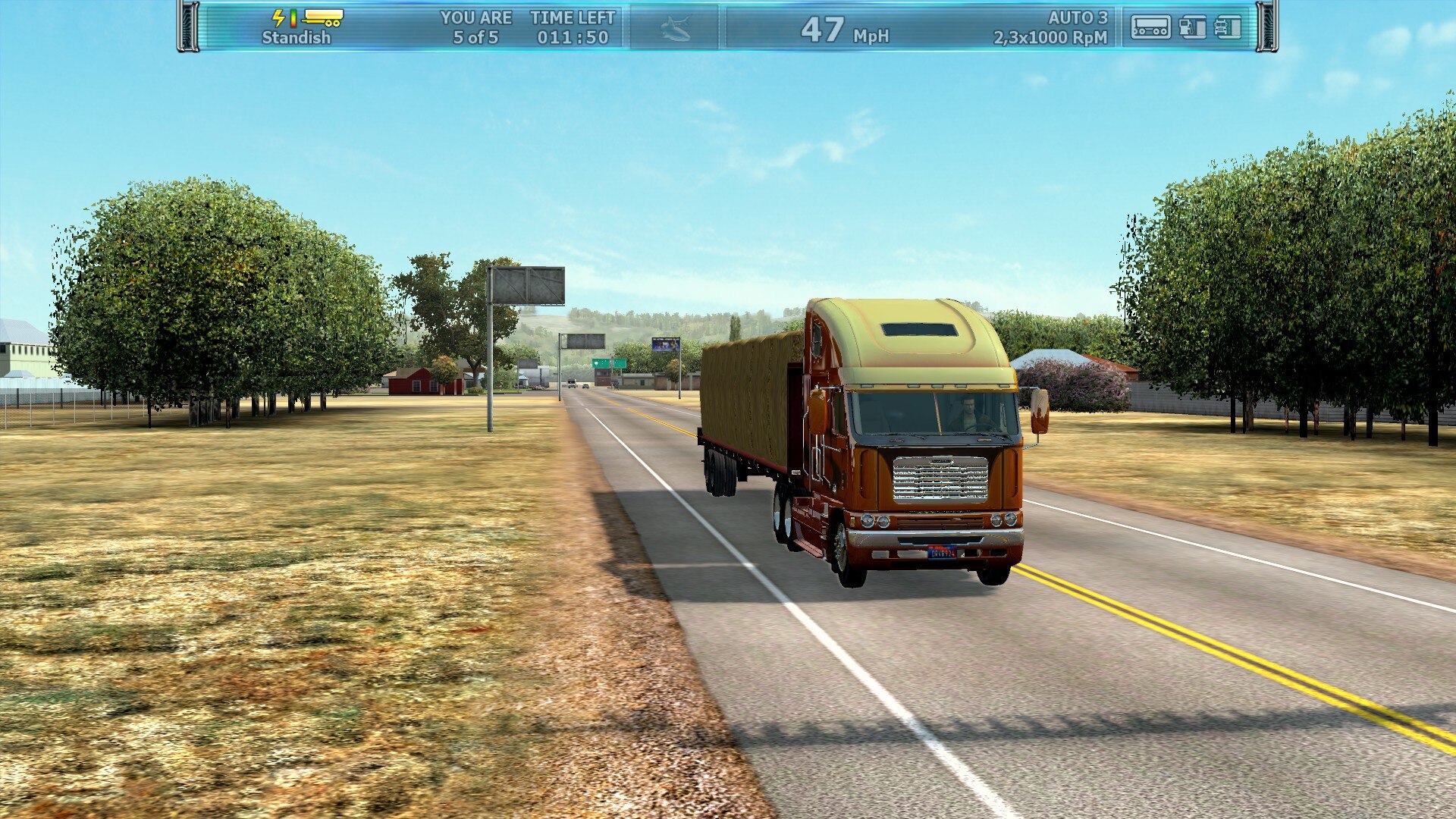1456x819 pixels.
Task: Check the fuel pump status icon
Action: [x=1192, y=27]
